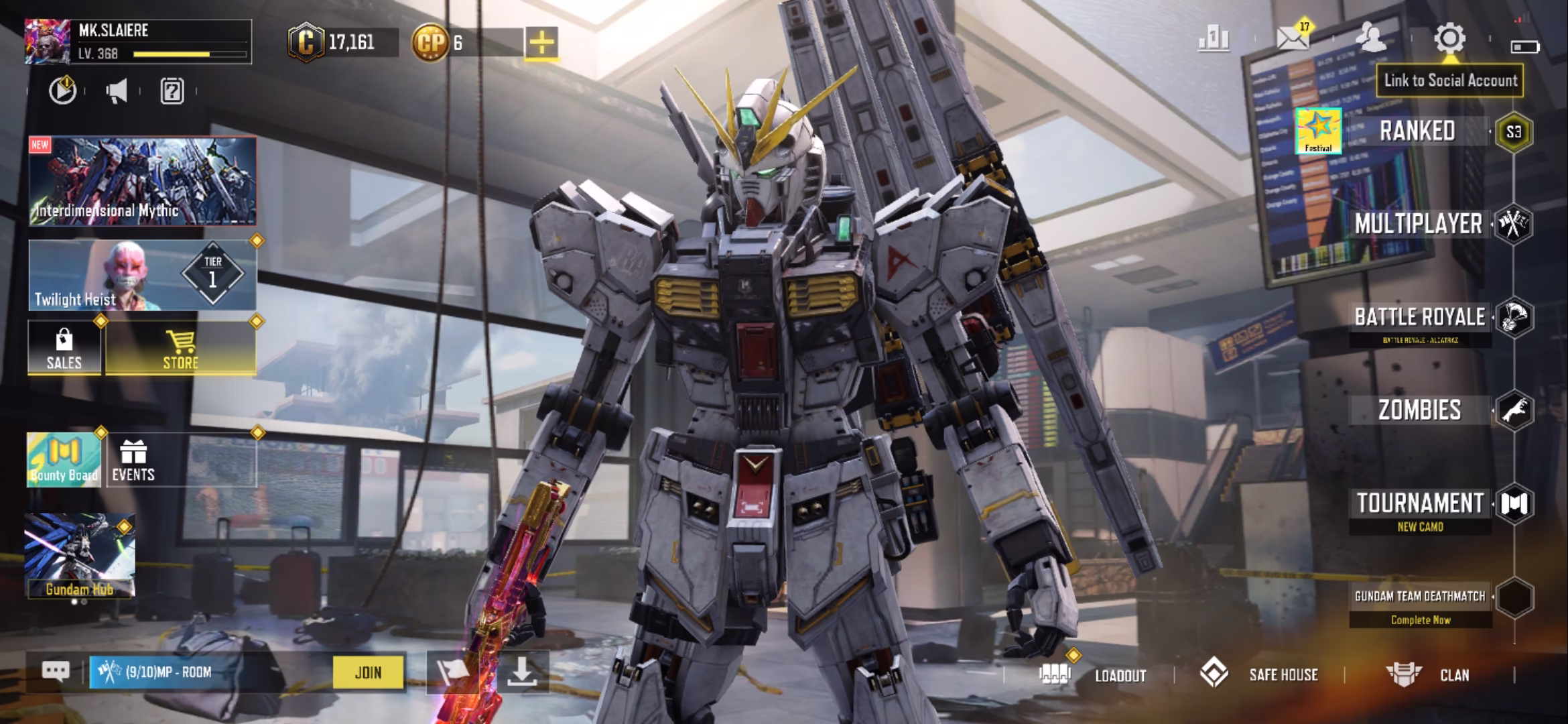Open the MK.SLAIERE player profile

(137, 42)
